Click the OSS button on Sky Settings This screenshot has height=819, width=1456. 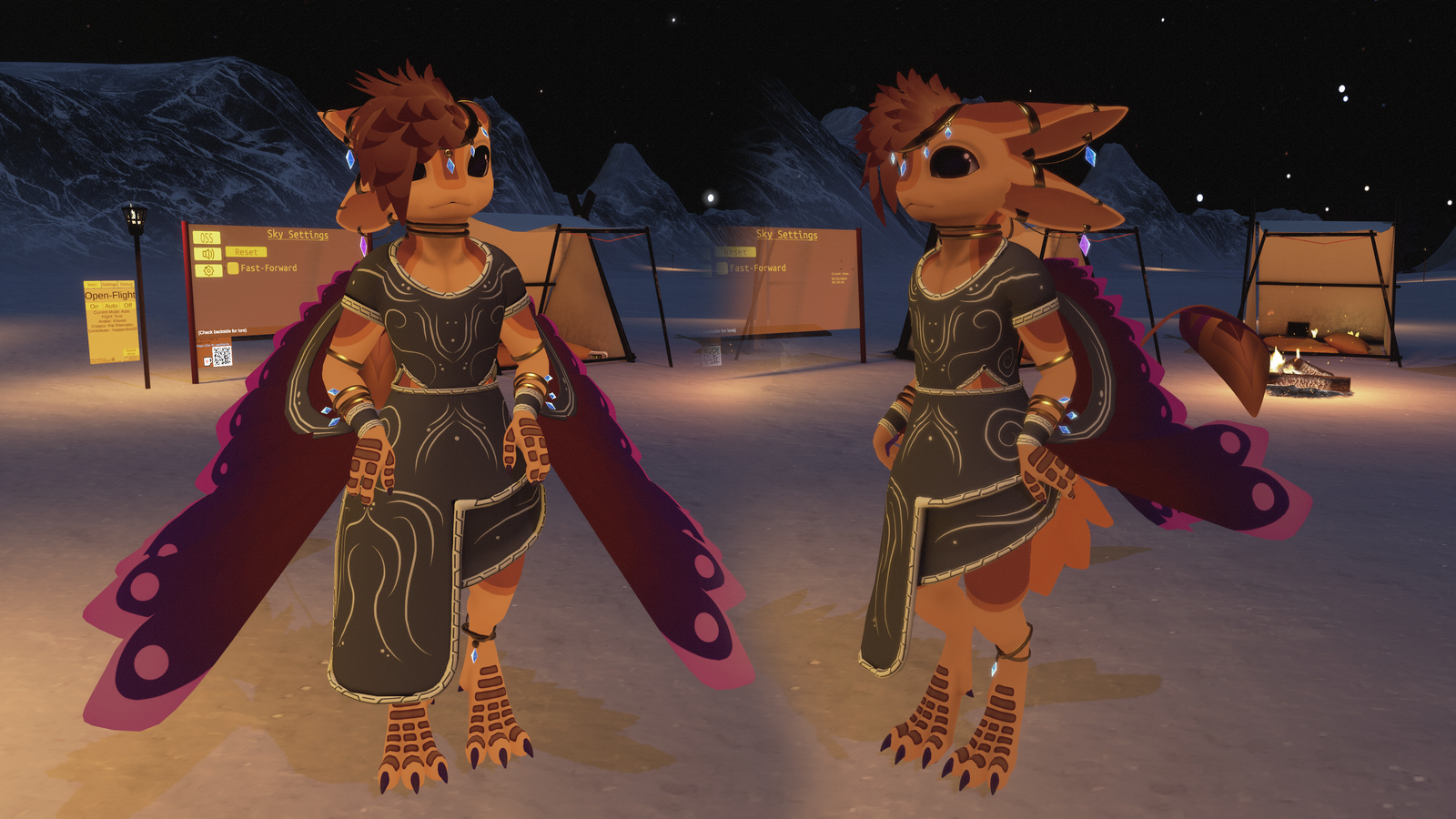pos(207,238)
